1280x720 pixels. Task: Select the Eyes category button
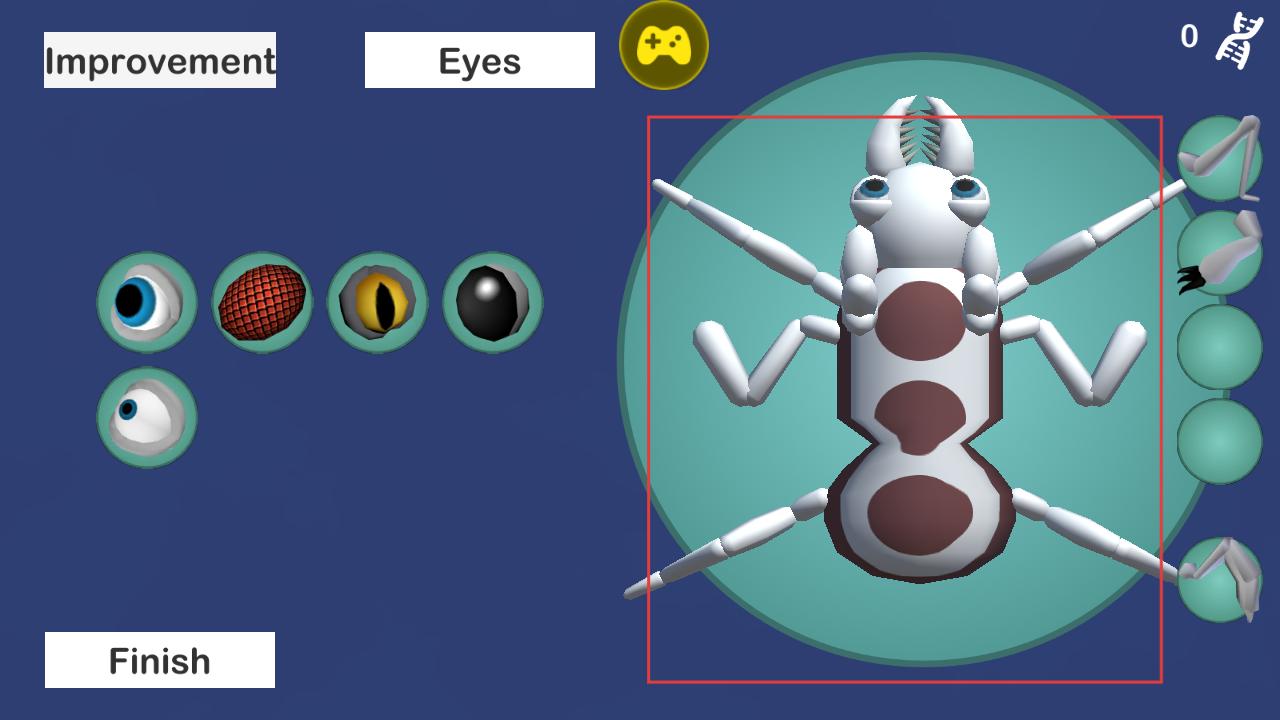coord(479,60)
